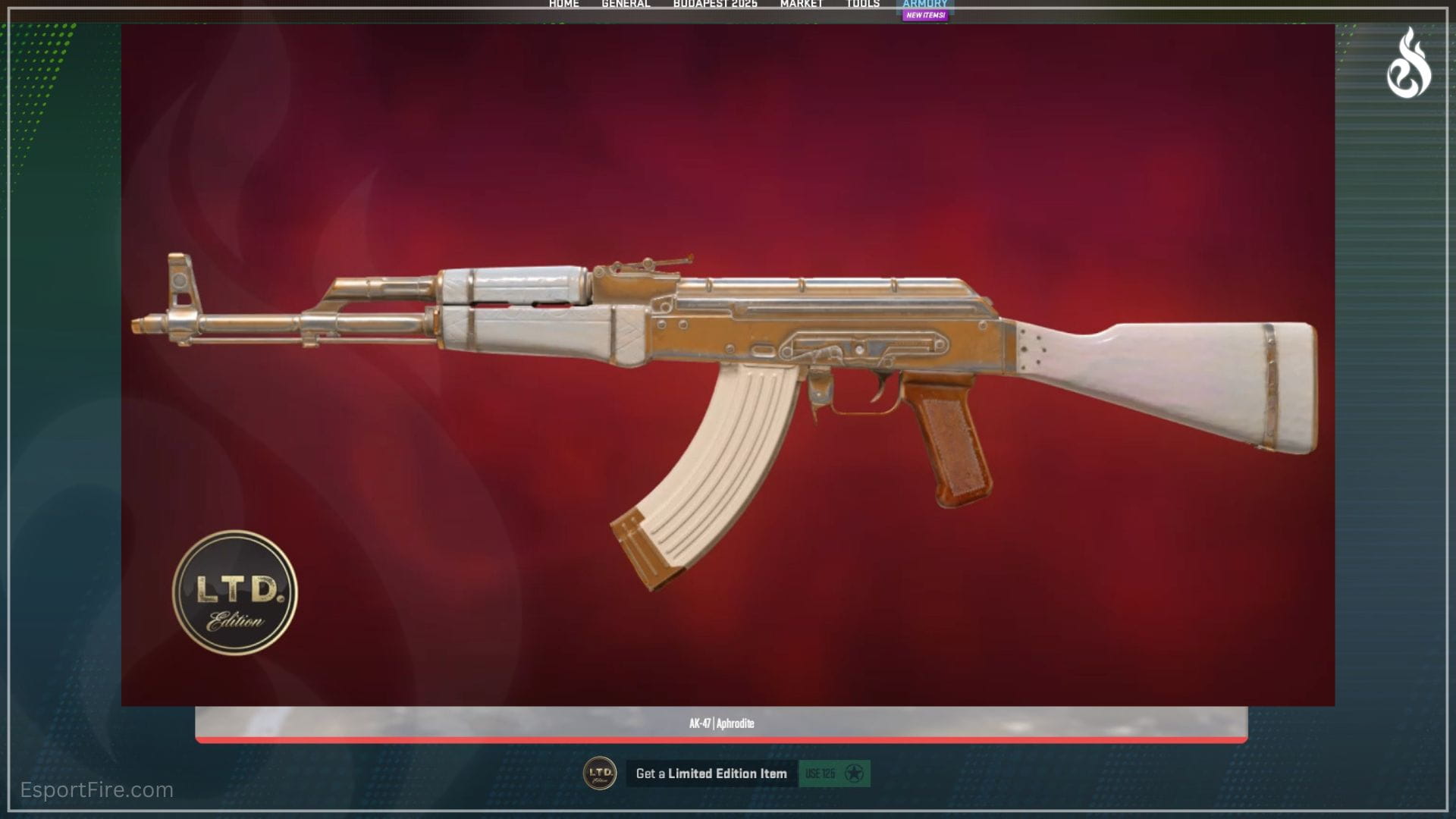
Task: Toggle the ARMORY highlighted navigation state
Action: click(x=925, y=3)
